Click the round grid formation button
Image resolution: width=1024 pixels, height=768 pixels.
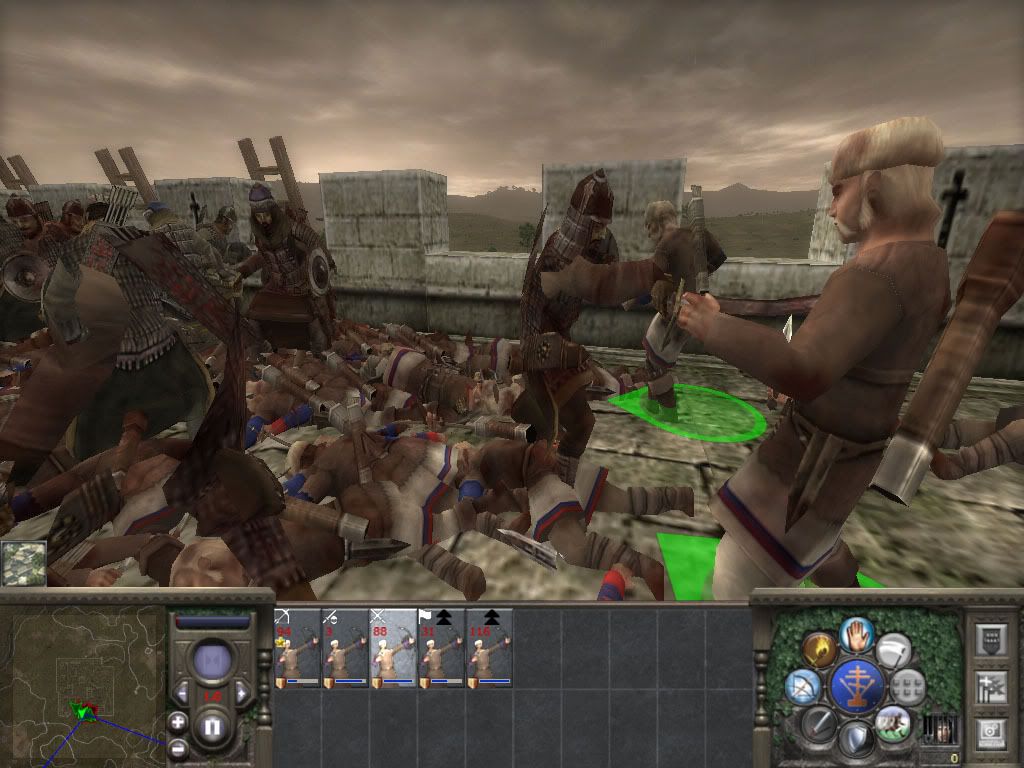(x=908, y=686)
